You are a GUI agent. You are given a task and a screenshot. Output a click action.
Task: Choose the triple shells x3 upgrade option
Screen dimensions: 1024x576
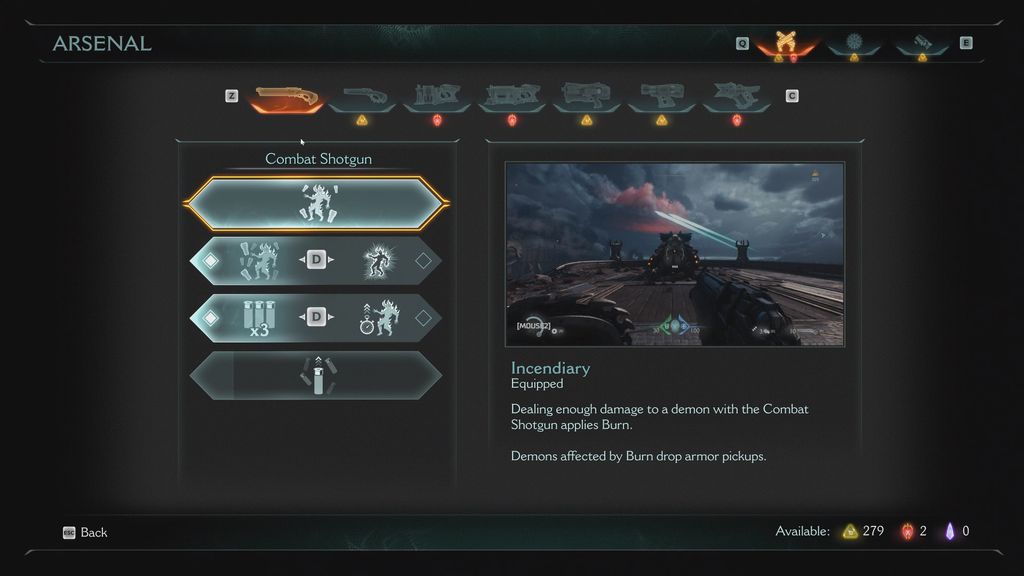[257, 318]
